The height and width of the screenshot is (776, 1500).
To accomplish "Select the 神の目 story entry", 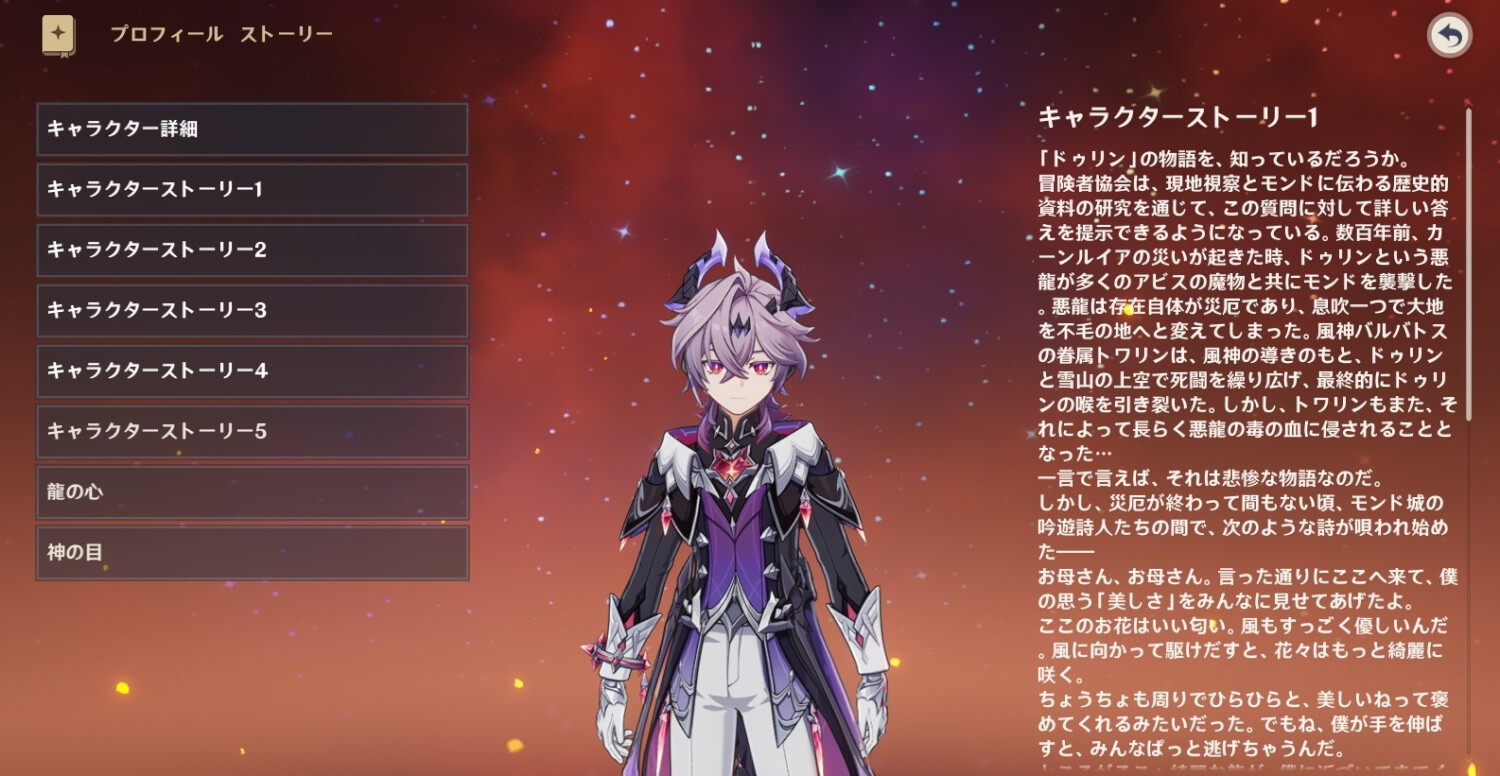I will click(252, 552).
